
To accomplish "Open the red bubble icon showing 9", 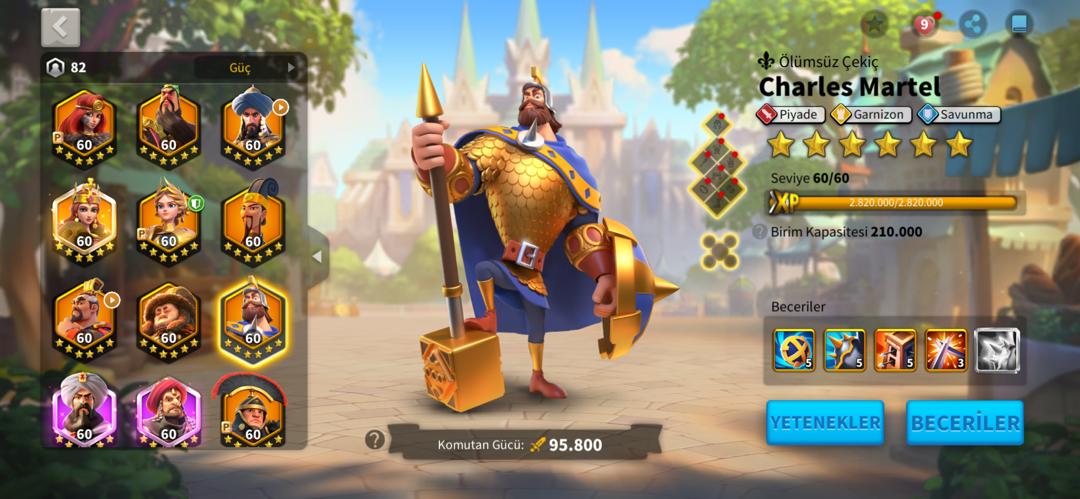I will [925, 24].
